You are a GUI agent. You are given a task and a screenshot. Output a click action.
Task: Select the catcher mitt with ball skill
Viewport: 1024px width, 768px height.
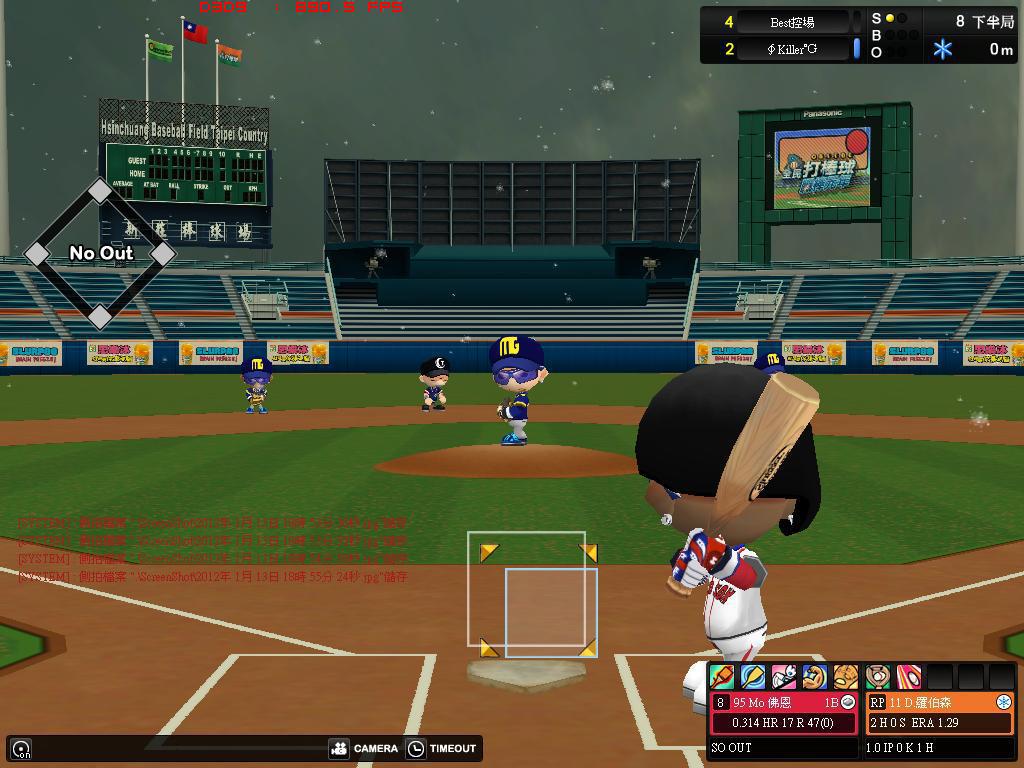(x=878, y=677)
